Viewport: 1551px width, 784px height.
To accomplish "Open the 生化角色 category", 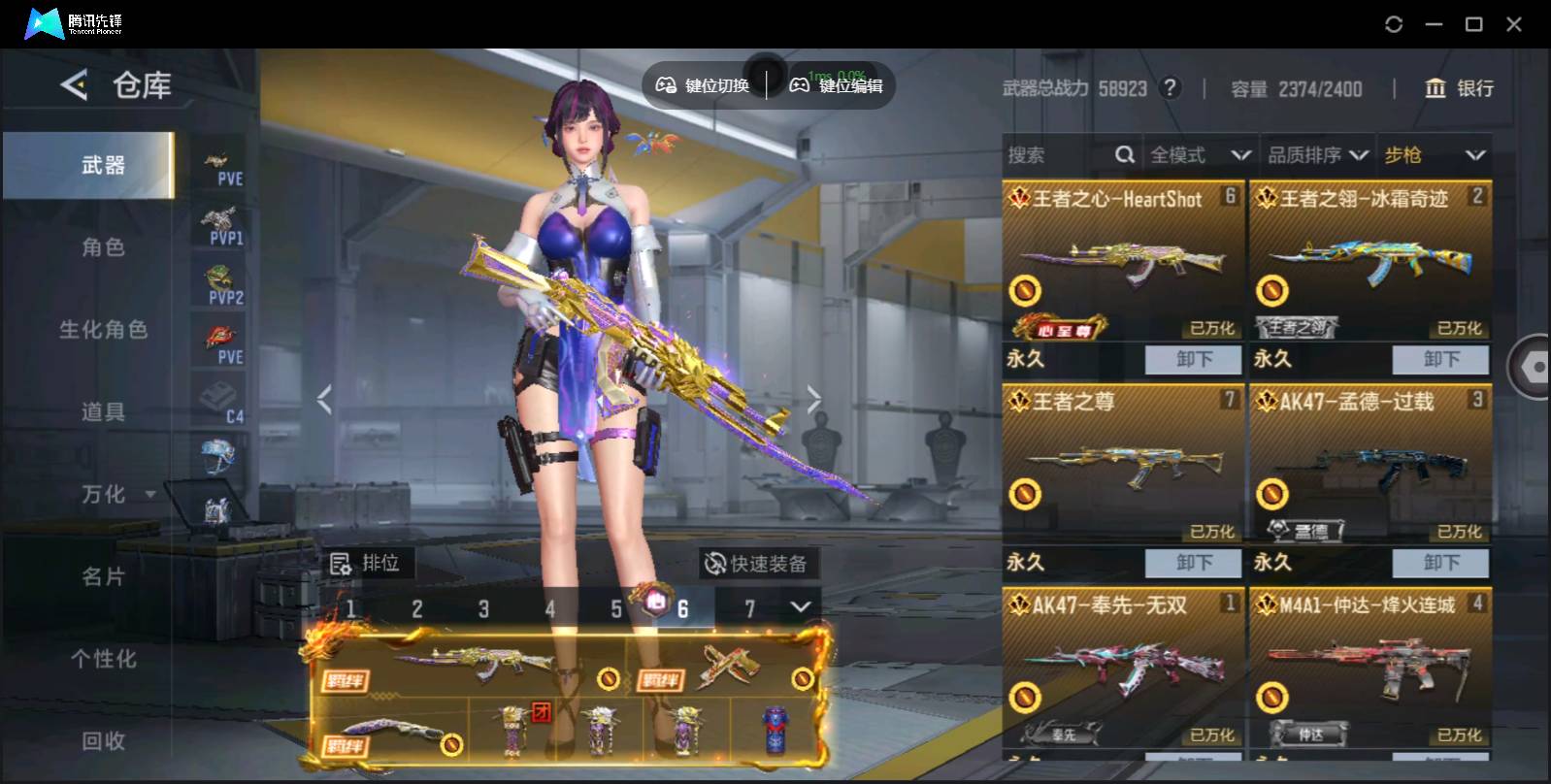I will pyautogui.click(x=103, y=330).
